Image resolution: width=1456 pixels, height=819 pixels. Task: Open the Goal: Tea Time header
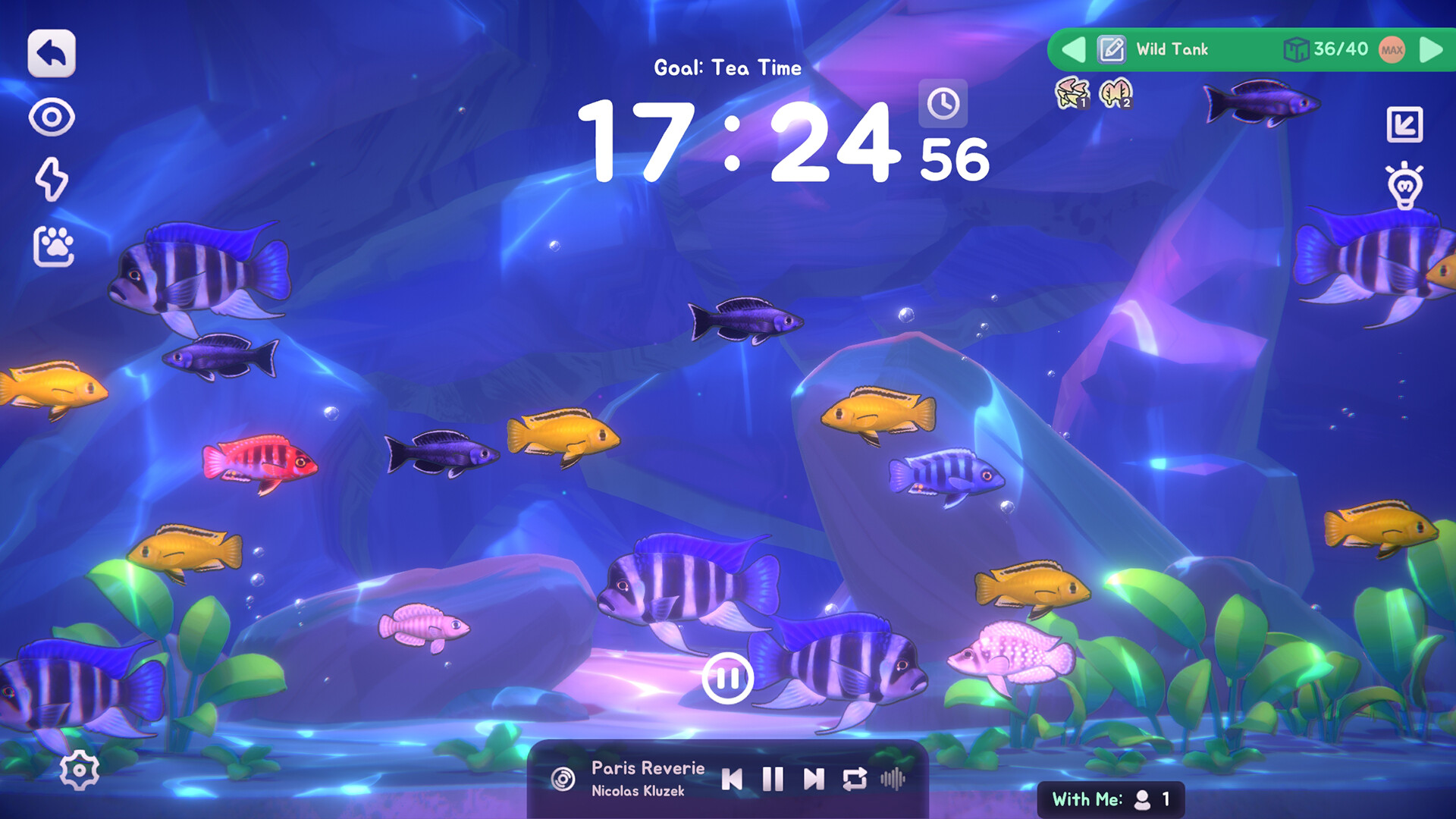(x=727, y=67)
